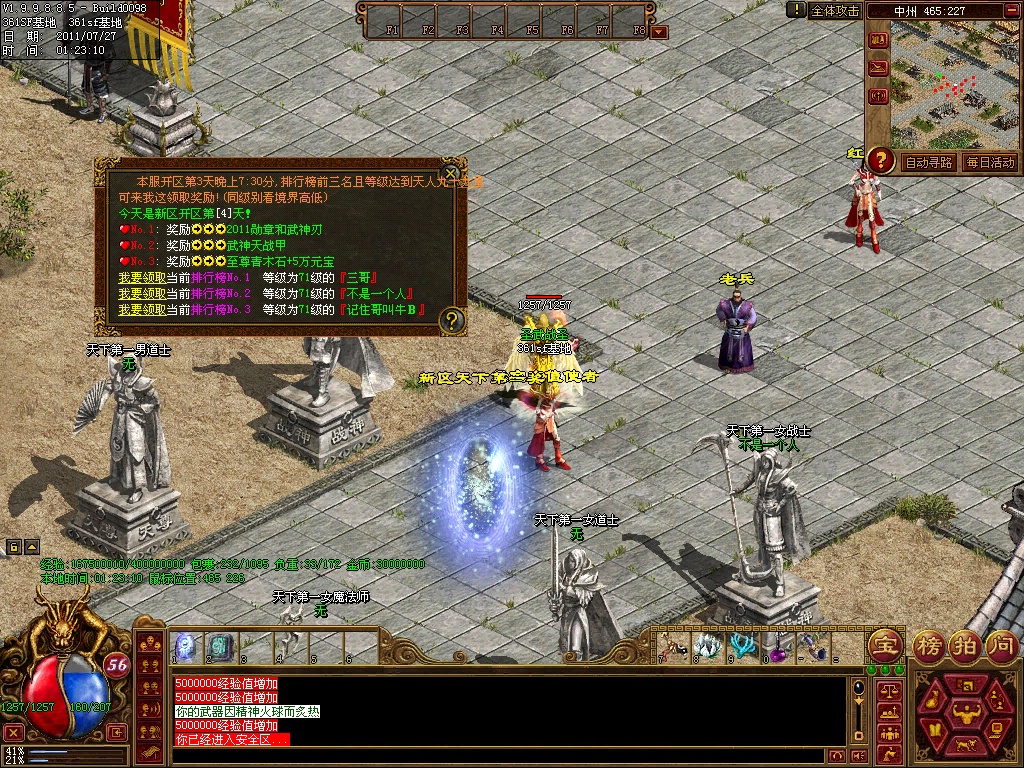This screenshot has width=1024, height=768.
Task: Open help on the reward dialog
Action: [452, 320]
